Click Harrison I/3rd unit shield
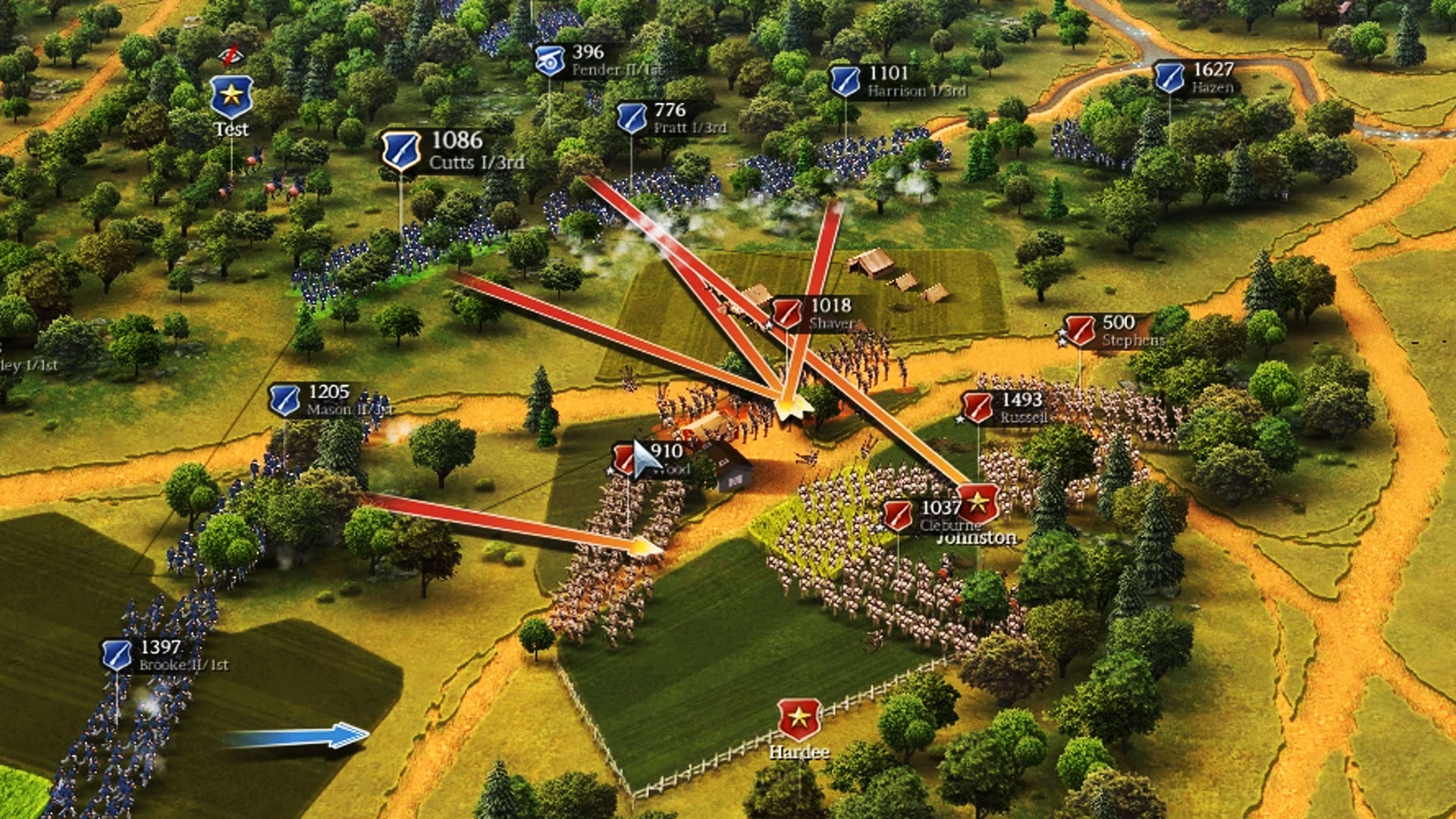Screen dimensions: 1456x819 coord(845,81)
